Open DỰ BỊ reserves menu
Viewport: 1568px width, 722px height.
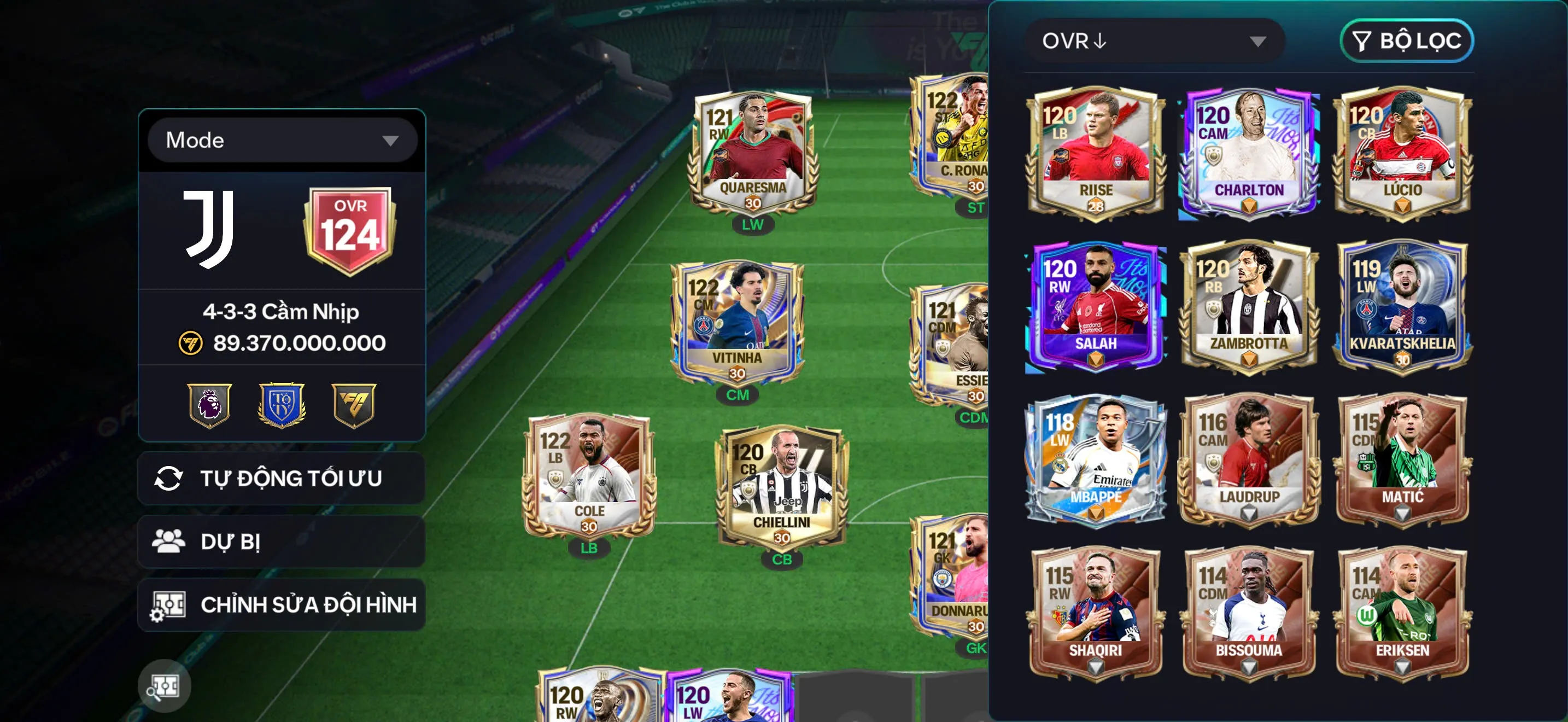[231, 541]
